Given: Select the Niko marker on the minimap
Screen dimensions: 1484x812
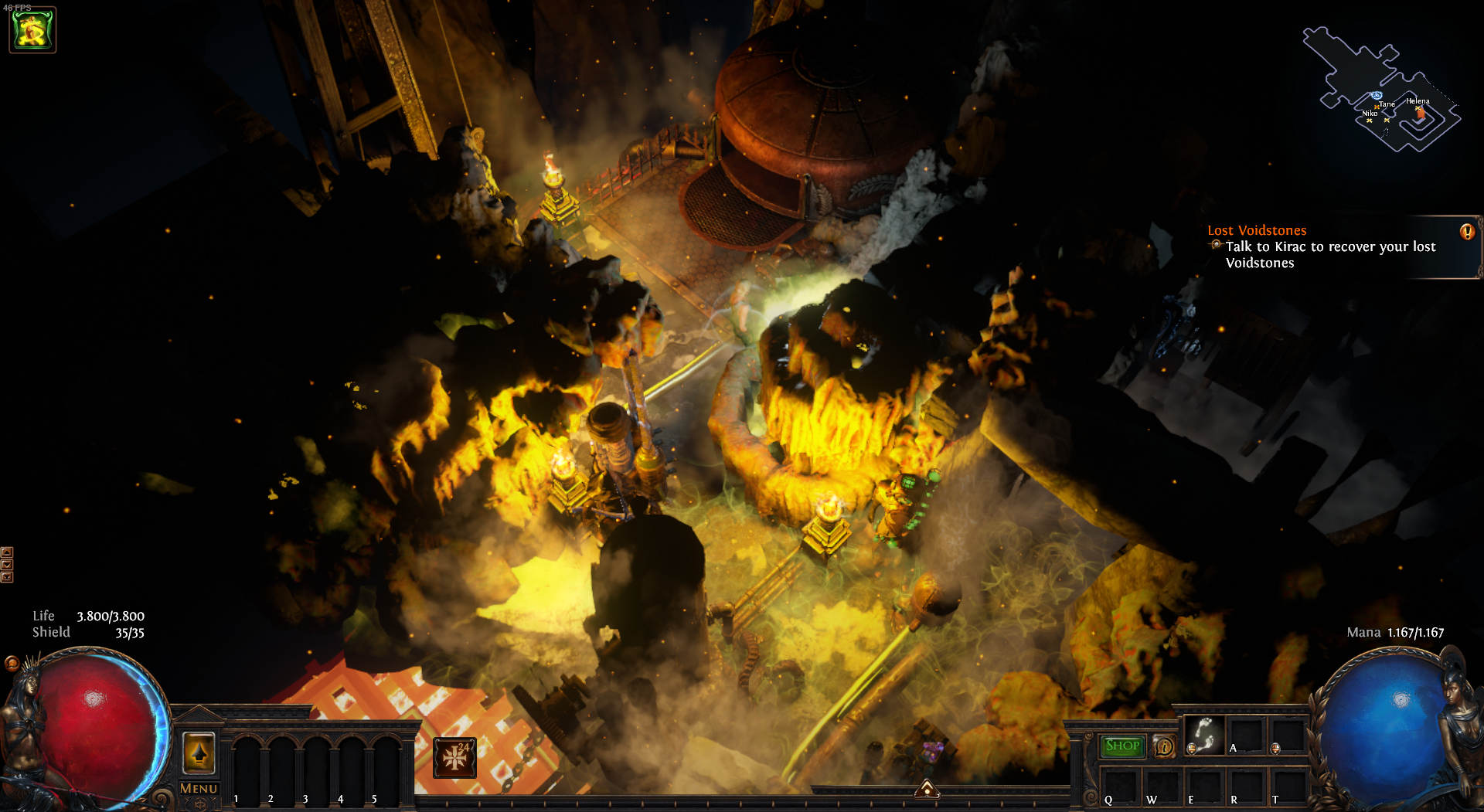Looking at the screenshot, I should click(1369, 120).
